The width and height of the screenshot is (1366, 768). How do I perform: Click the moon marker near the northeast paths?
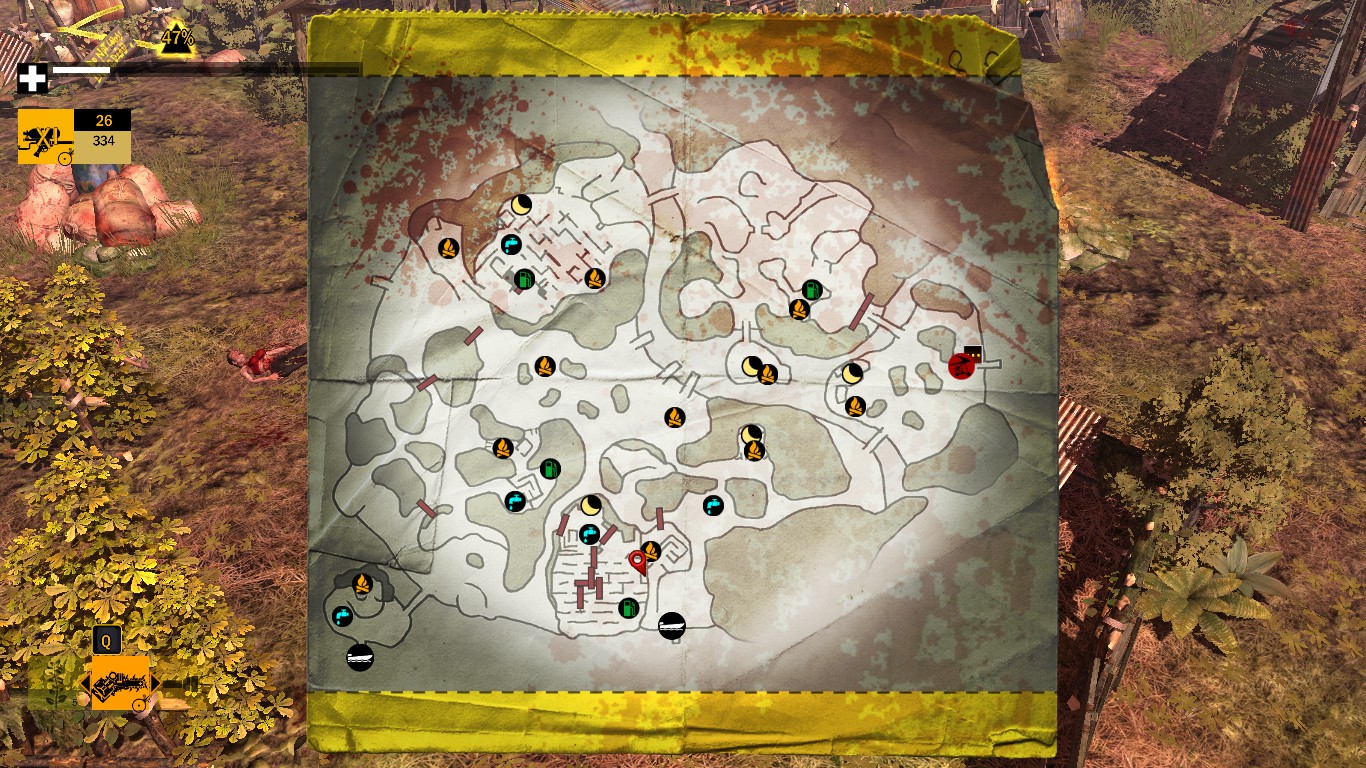tap(851, 374)
